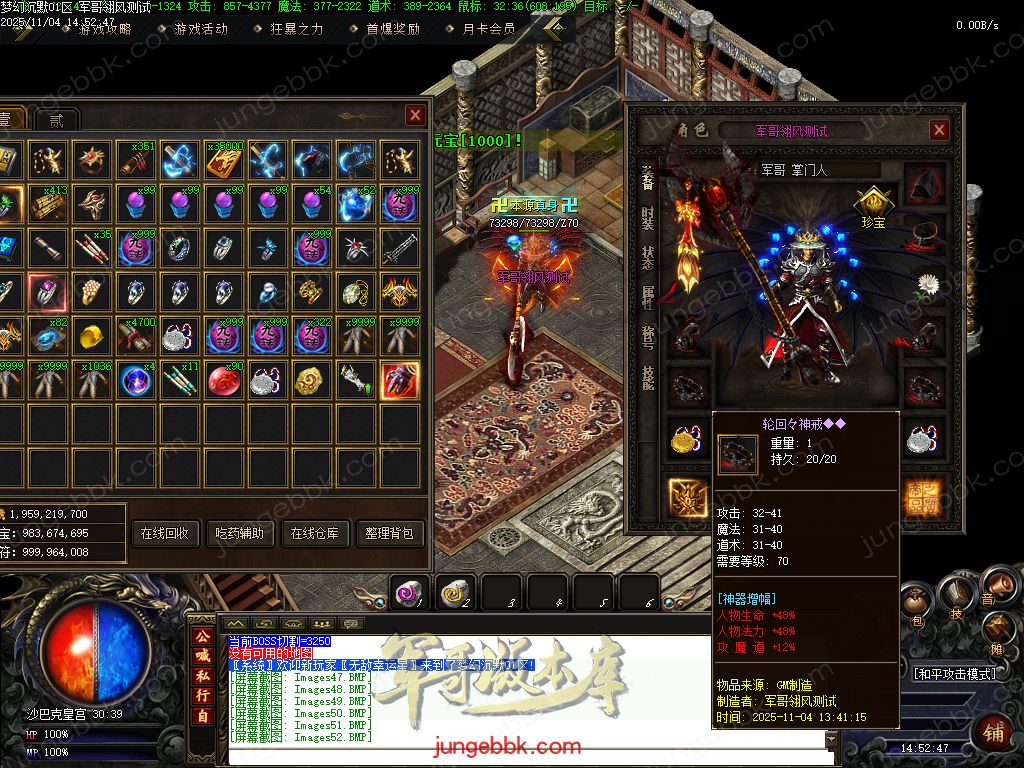Select the yellow gold helmet item
The width and height of the screenshot is (1024, 768).
[92, 335]
